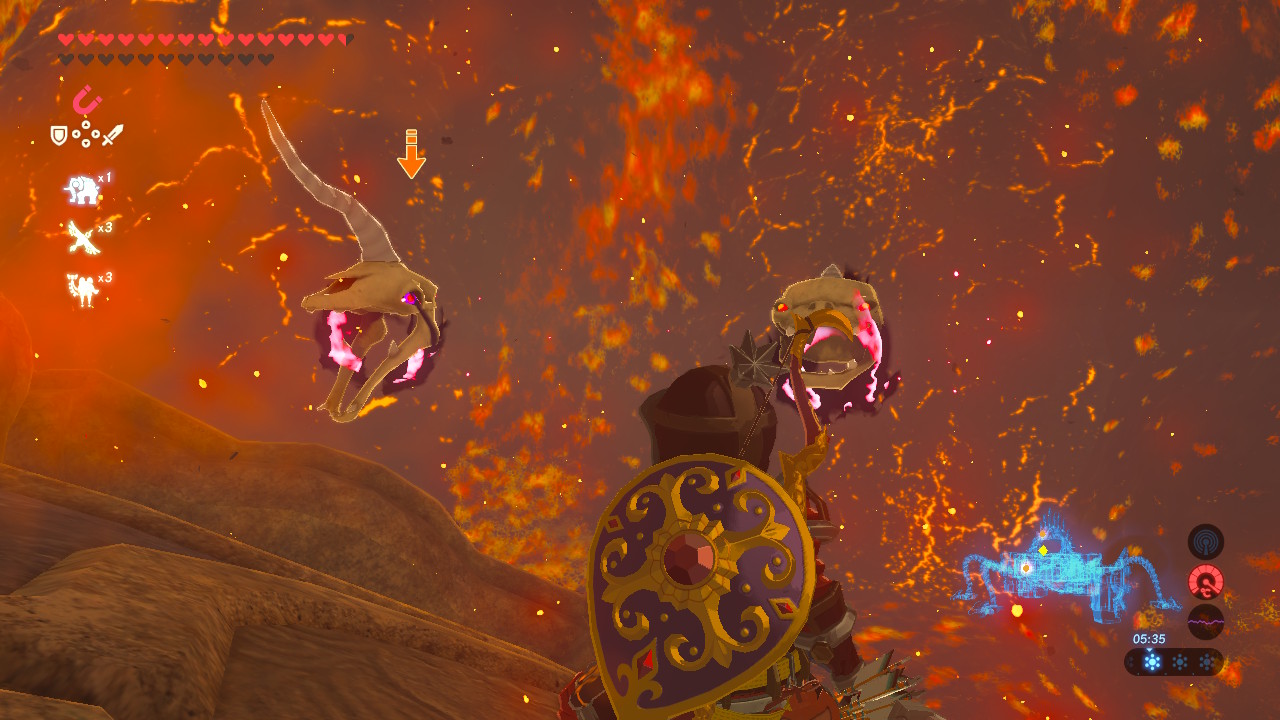Click the purple noise level meter

click(x=1205, y=621)
